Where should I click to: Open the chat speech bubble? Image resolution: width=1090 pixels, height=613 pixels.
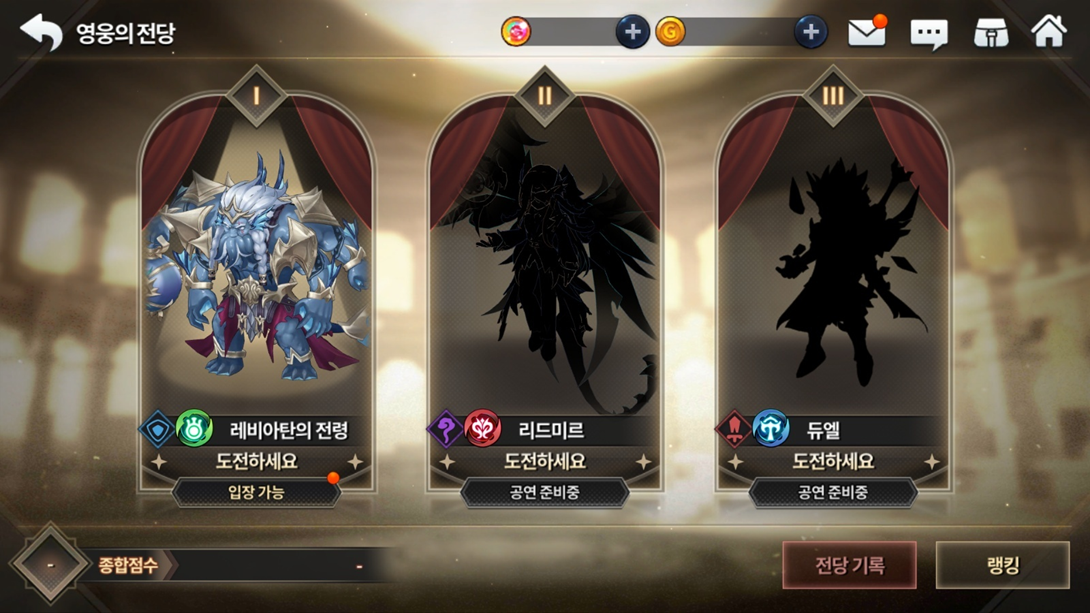[928, 34]
